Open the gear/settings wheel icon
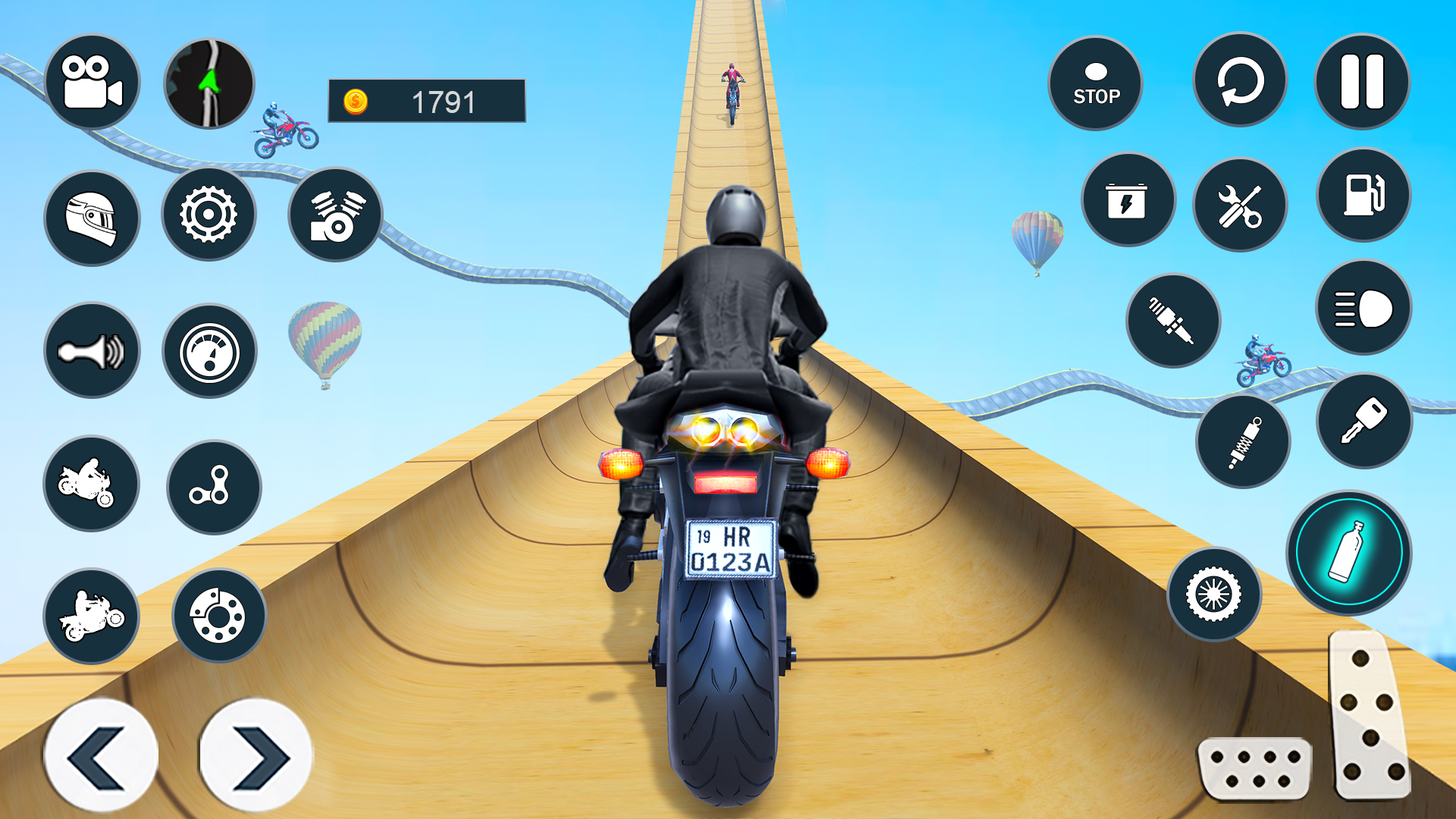 [210, 215]
